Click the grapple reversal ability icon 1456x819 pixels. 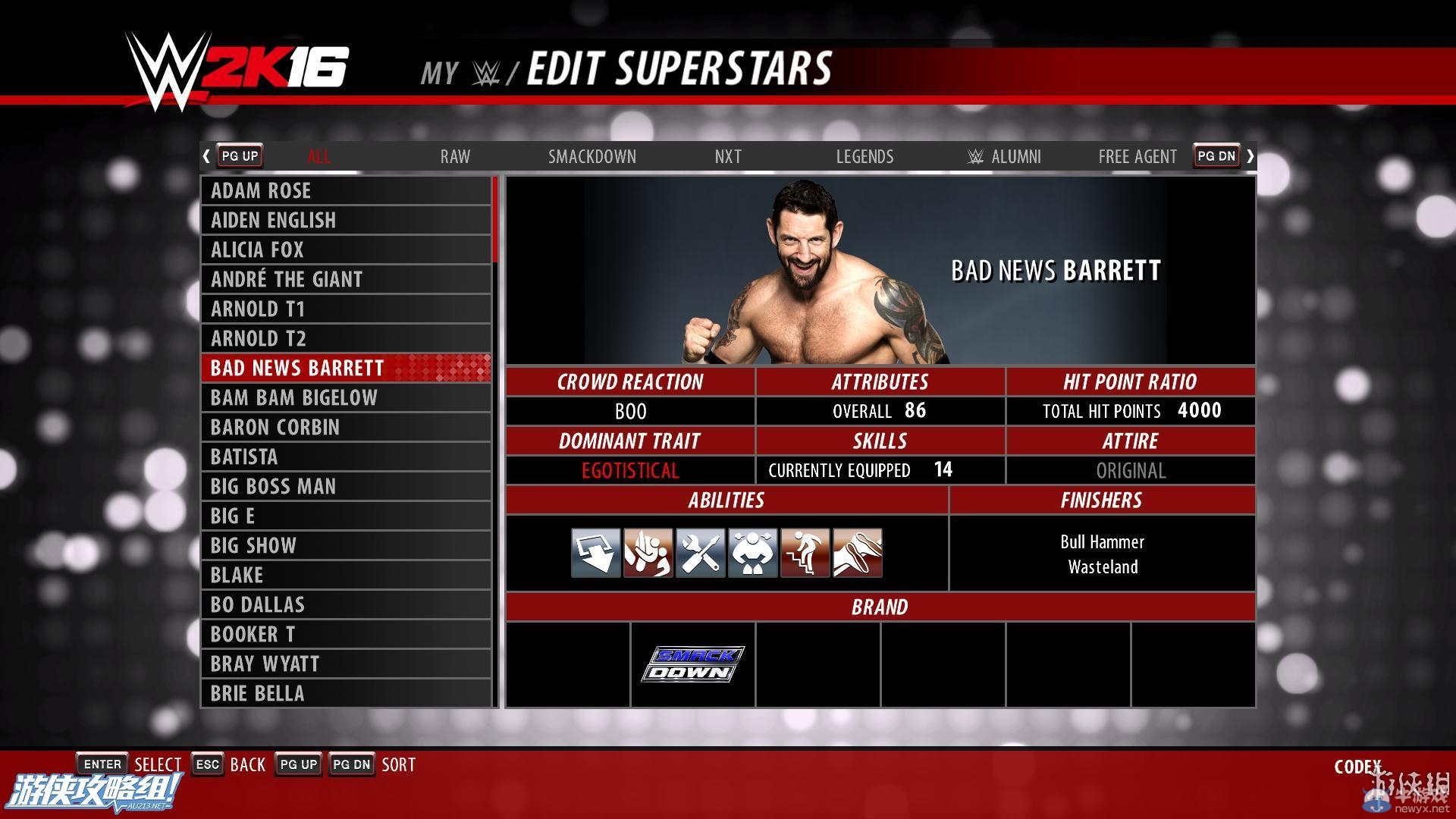tap(648, 553)
